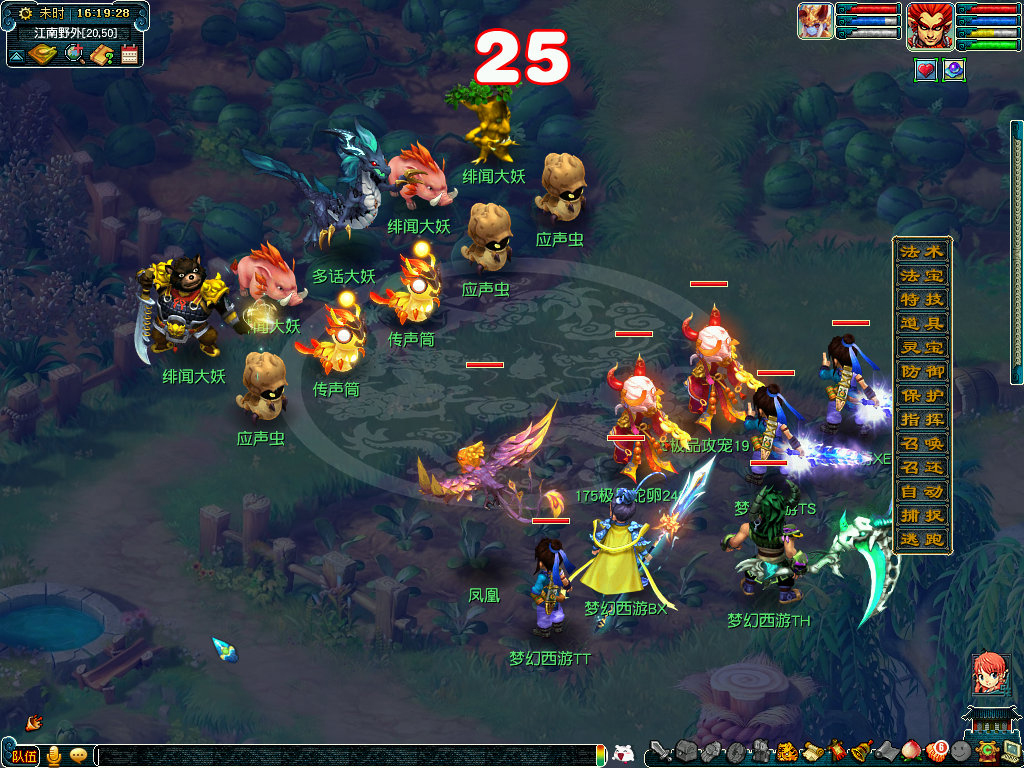The width and height of the screenshot is (1024, 768).
Task: Choose 法宝 from the battle menu
Action: (920, 275)
